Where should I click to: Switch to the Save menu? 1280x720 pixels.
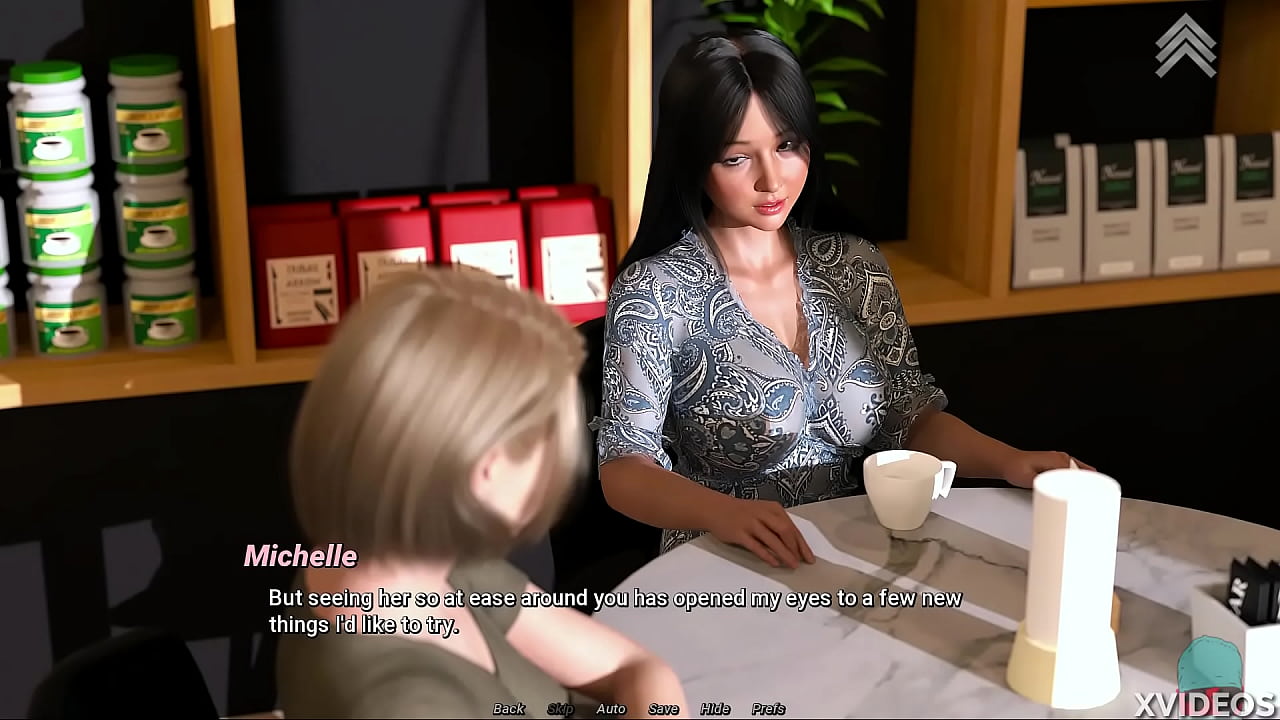click(662, 708)
